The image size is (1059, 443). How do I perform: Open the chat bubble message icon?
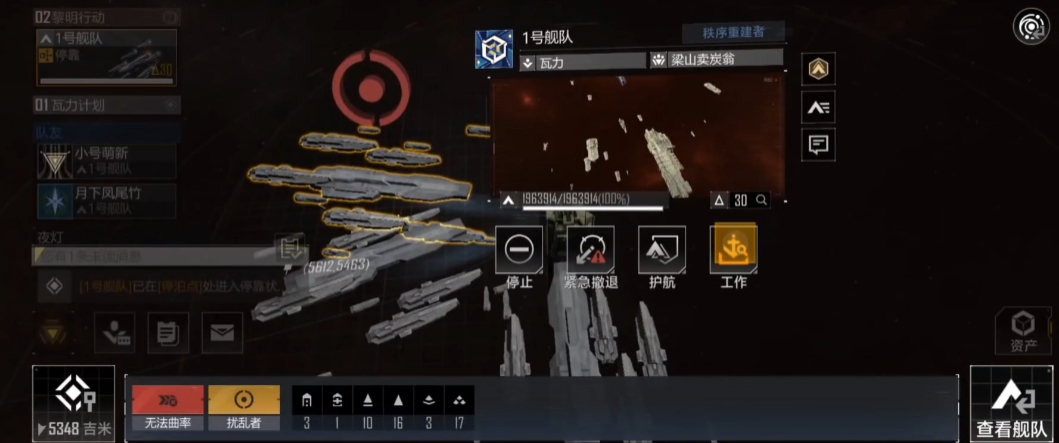tap(818, 145)
